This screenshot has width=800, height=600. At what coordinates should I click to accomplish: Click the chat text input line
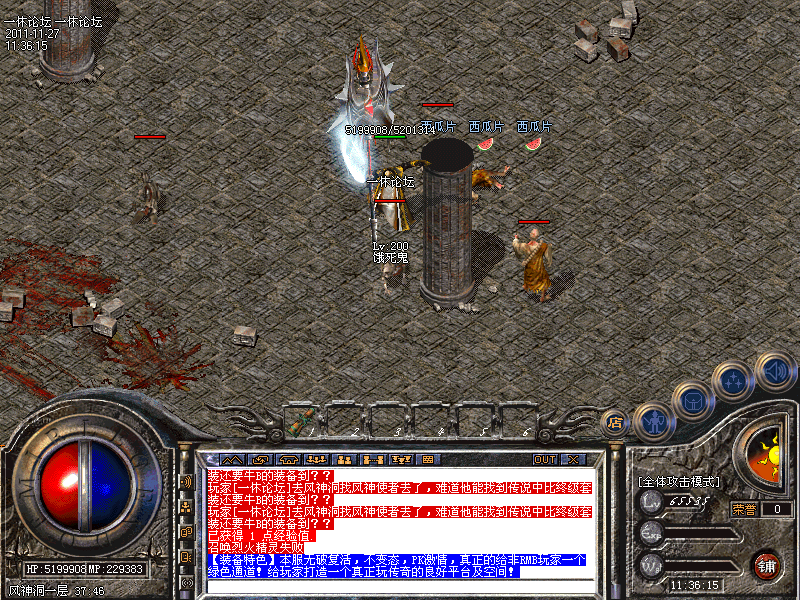click(x=400, y=585)
